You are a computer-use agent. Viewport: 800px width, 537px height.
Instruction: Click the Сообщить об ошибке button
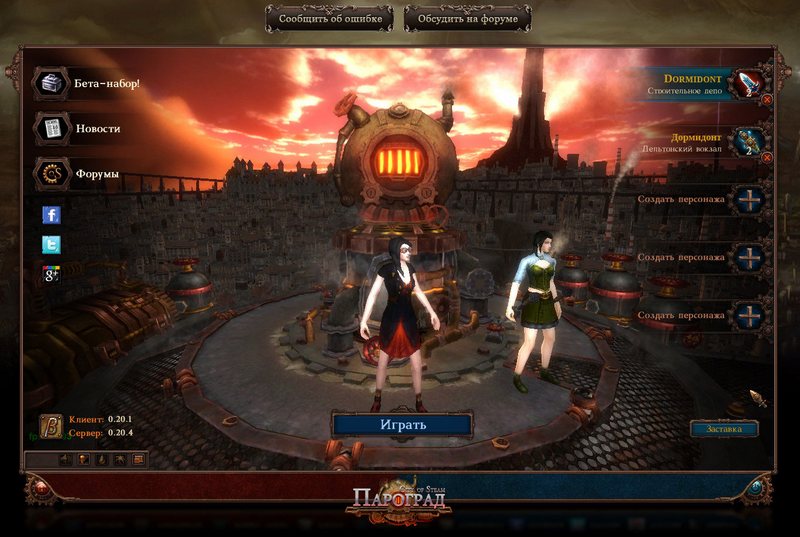coord(329,18)
